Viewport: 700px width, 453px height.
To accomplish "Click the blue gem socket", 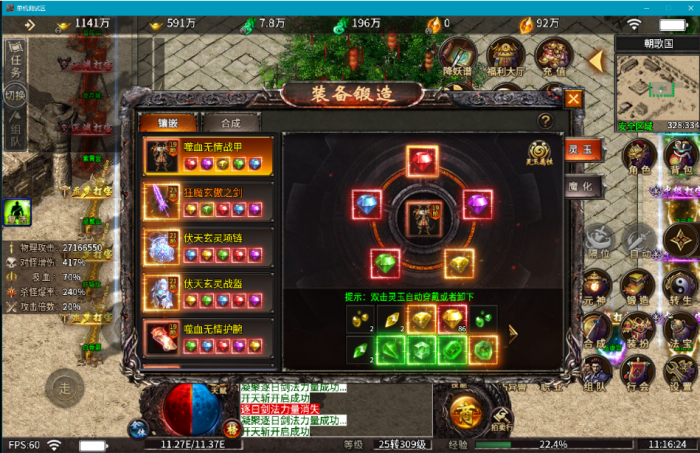I will (366, 205).
